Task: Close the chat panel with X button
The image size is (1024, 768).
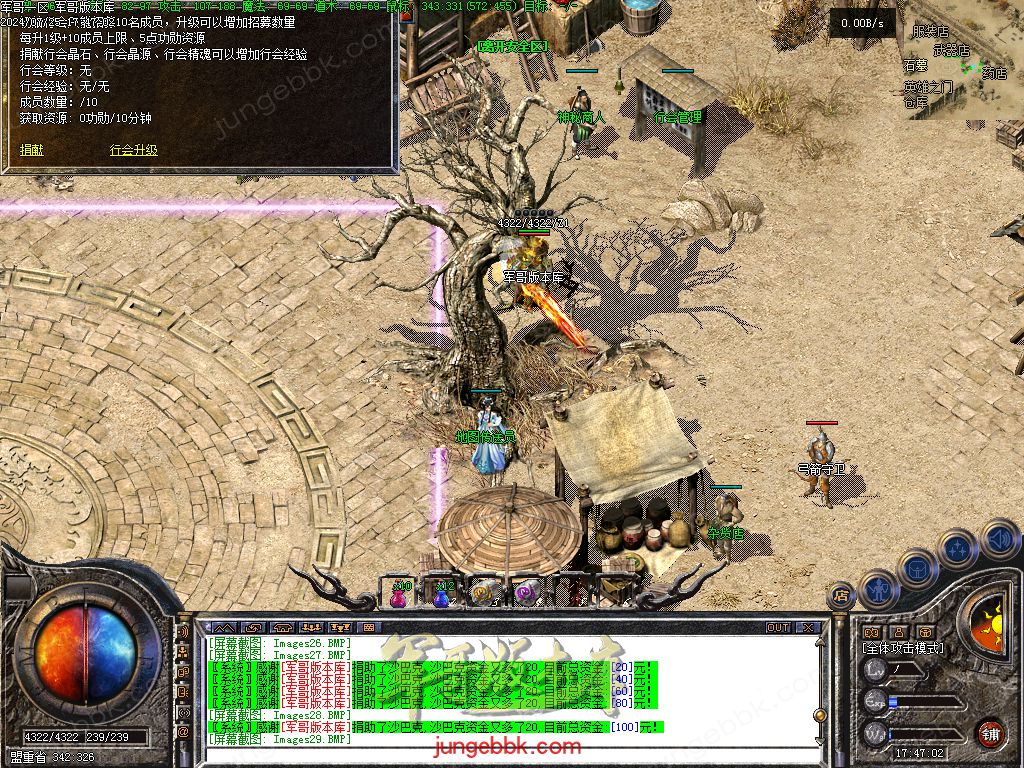Action: pos(808,628)
